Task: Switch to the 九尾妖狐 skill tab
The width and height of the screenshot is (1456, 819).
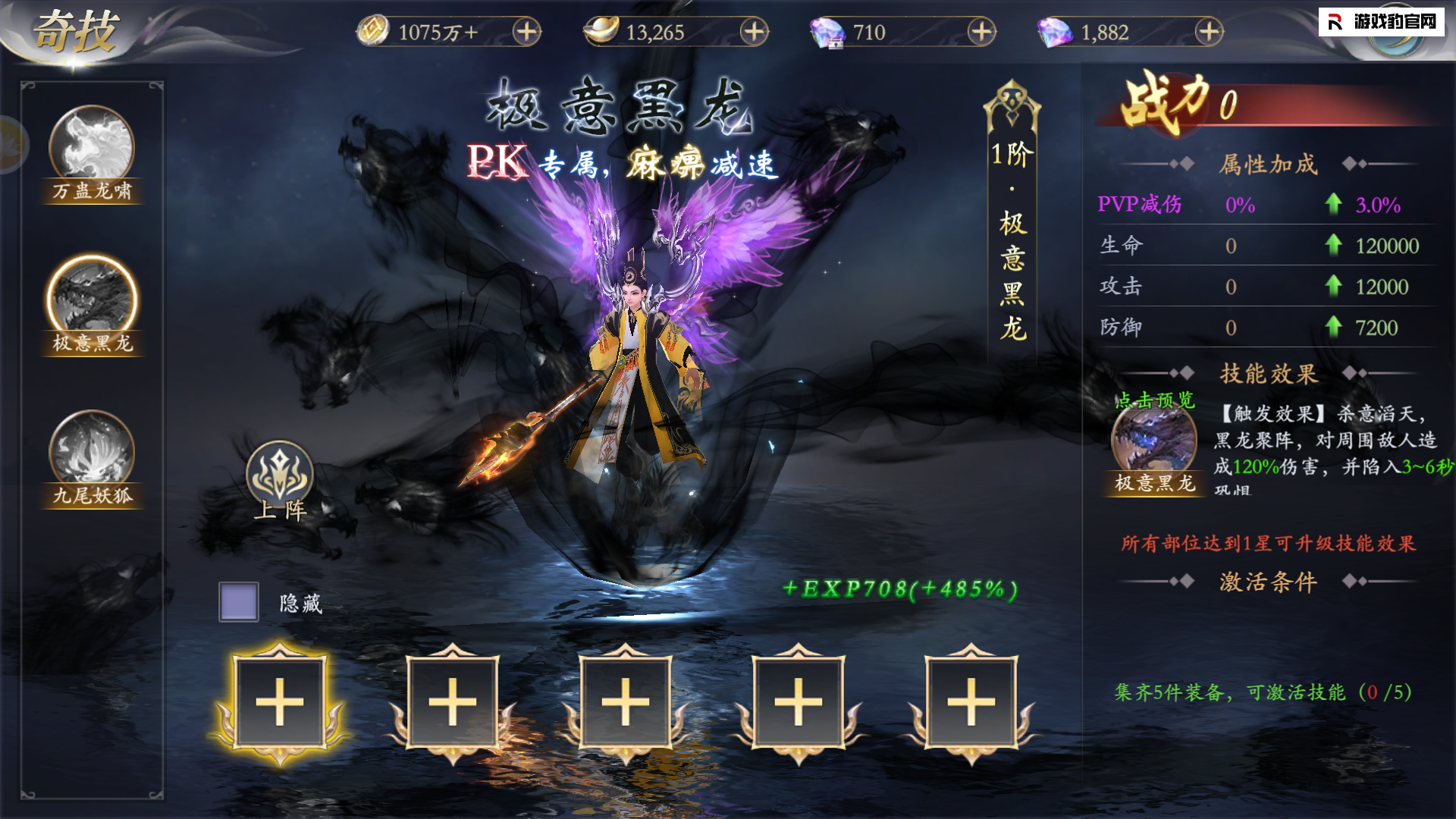Action: point(92,458)
